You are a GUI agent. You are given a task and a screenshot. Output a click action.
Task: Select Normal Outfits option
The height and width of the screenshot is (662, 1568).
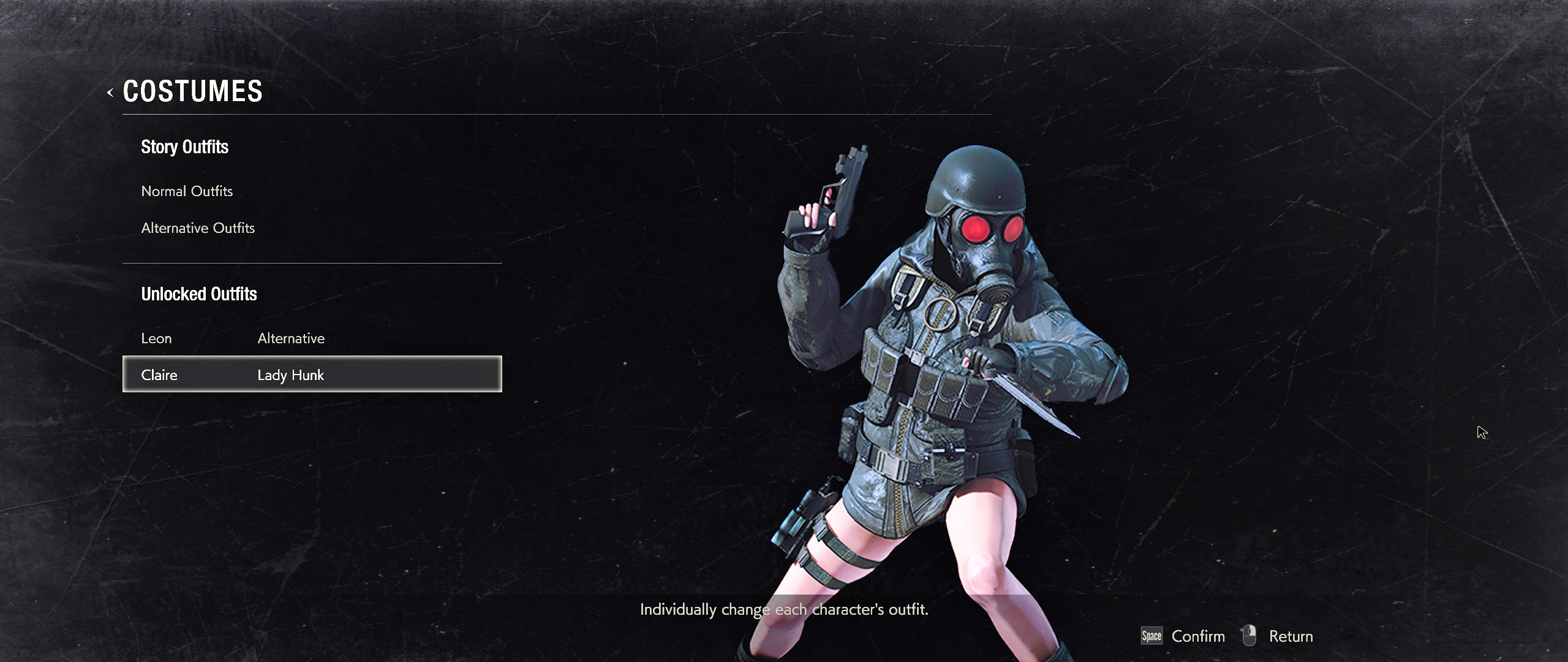[187, 191]
